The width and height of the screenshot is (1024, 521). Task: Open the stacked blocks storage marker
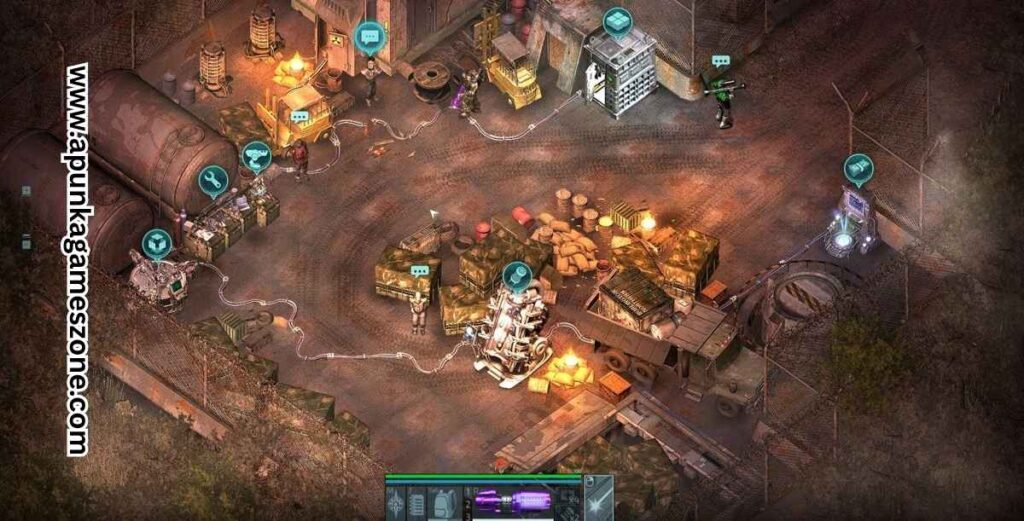point(617,21)
